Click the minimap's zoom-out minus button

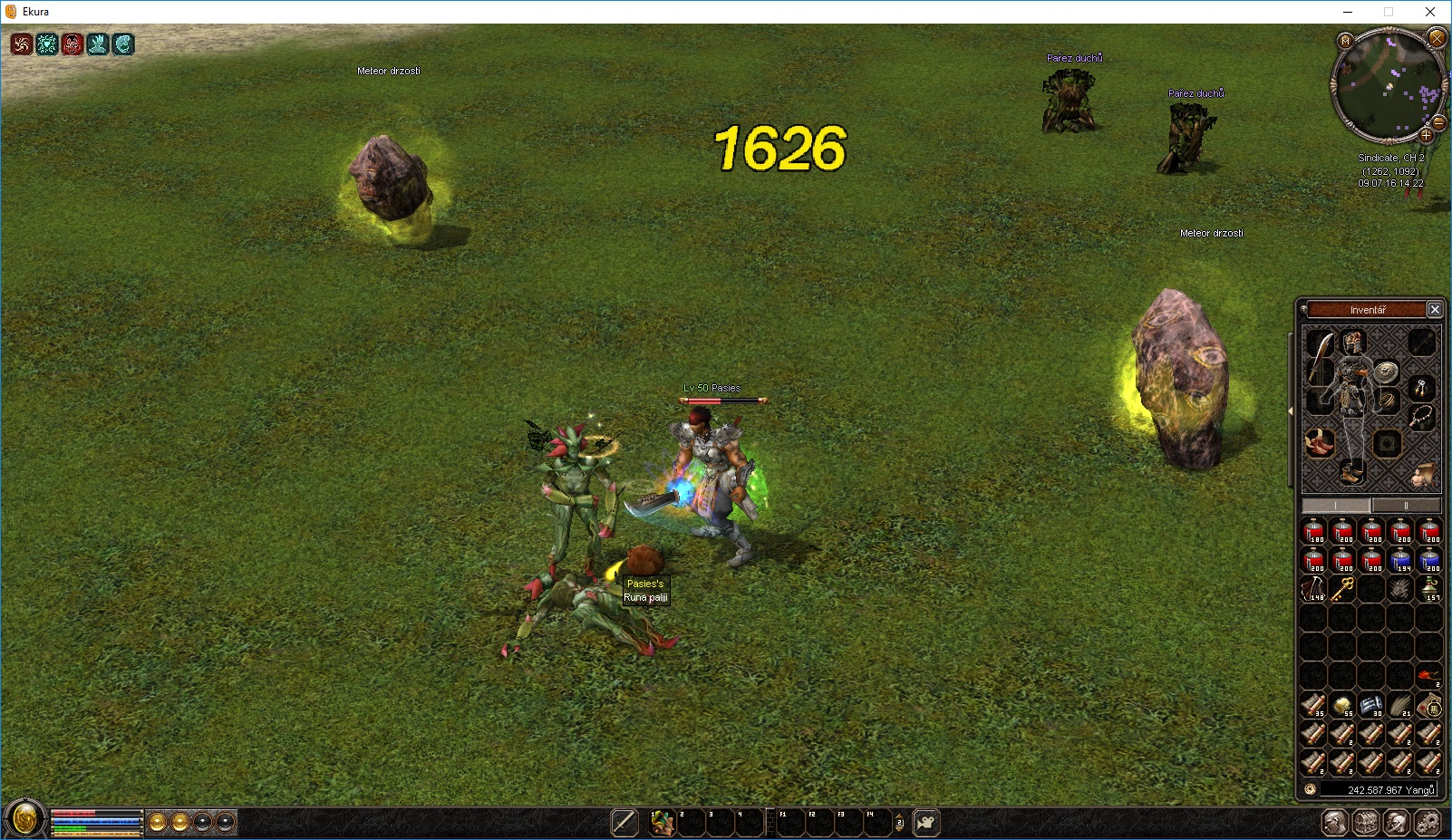coord(1437,122)
